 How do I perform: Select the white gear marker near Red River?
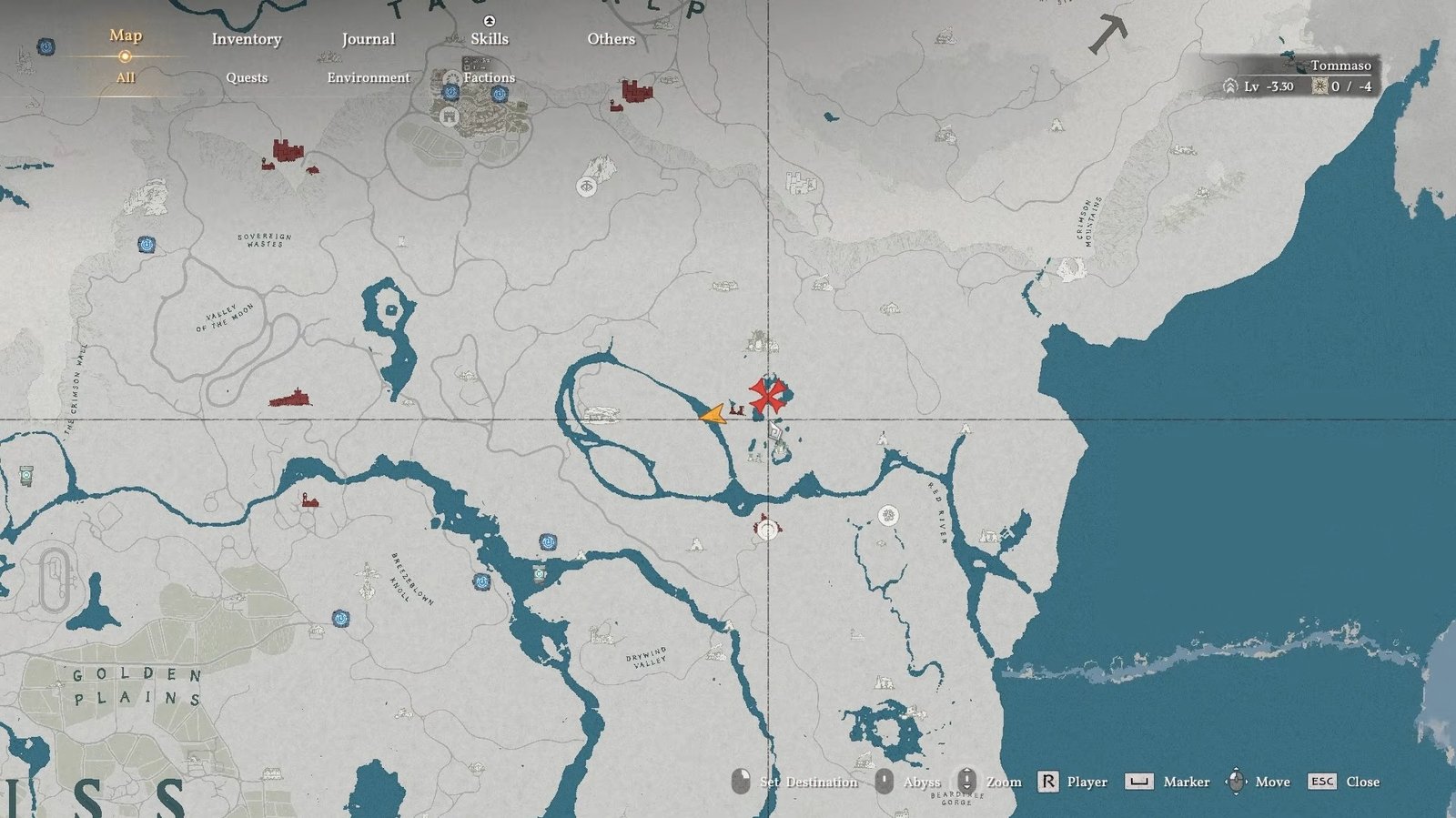pos(888,516)
